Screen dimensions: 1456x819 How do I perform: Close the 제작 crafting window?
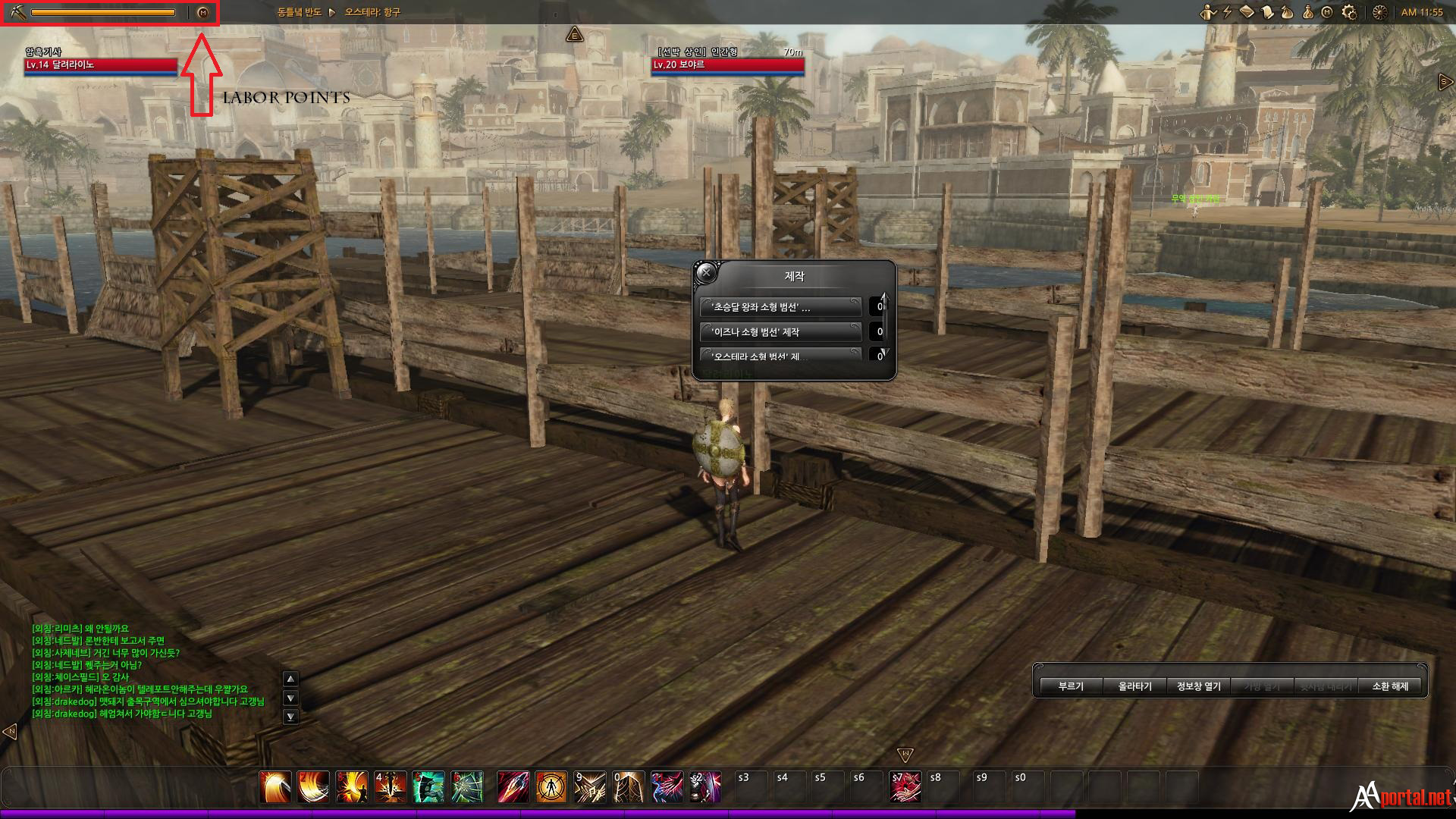click(706, 273)
